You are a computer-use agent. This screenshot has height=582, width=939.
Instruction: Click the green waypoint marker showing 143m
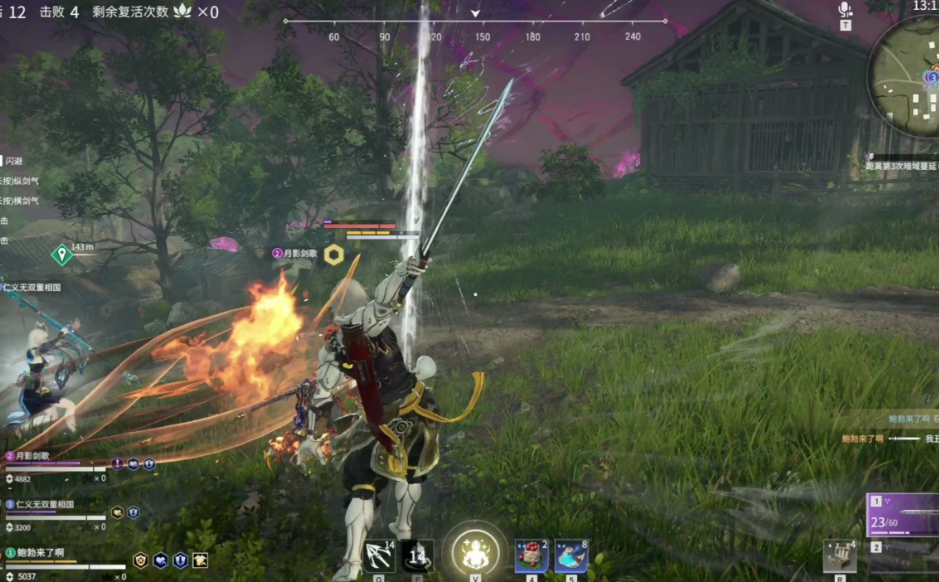pos(62,254)
